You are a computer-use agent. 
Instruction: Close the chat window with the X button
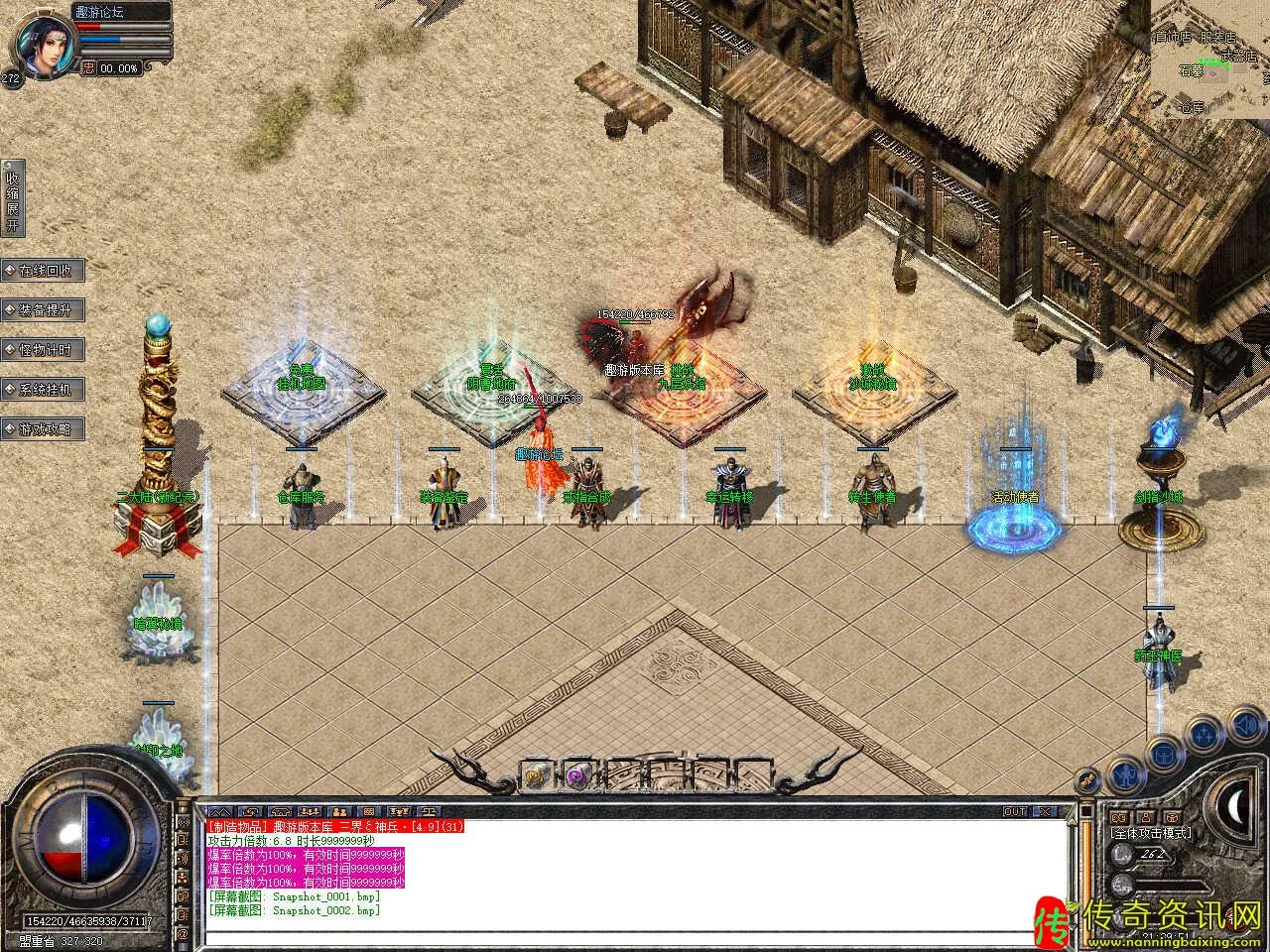point(1045,811)
